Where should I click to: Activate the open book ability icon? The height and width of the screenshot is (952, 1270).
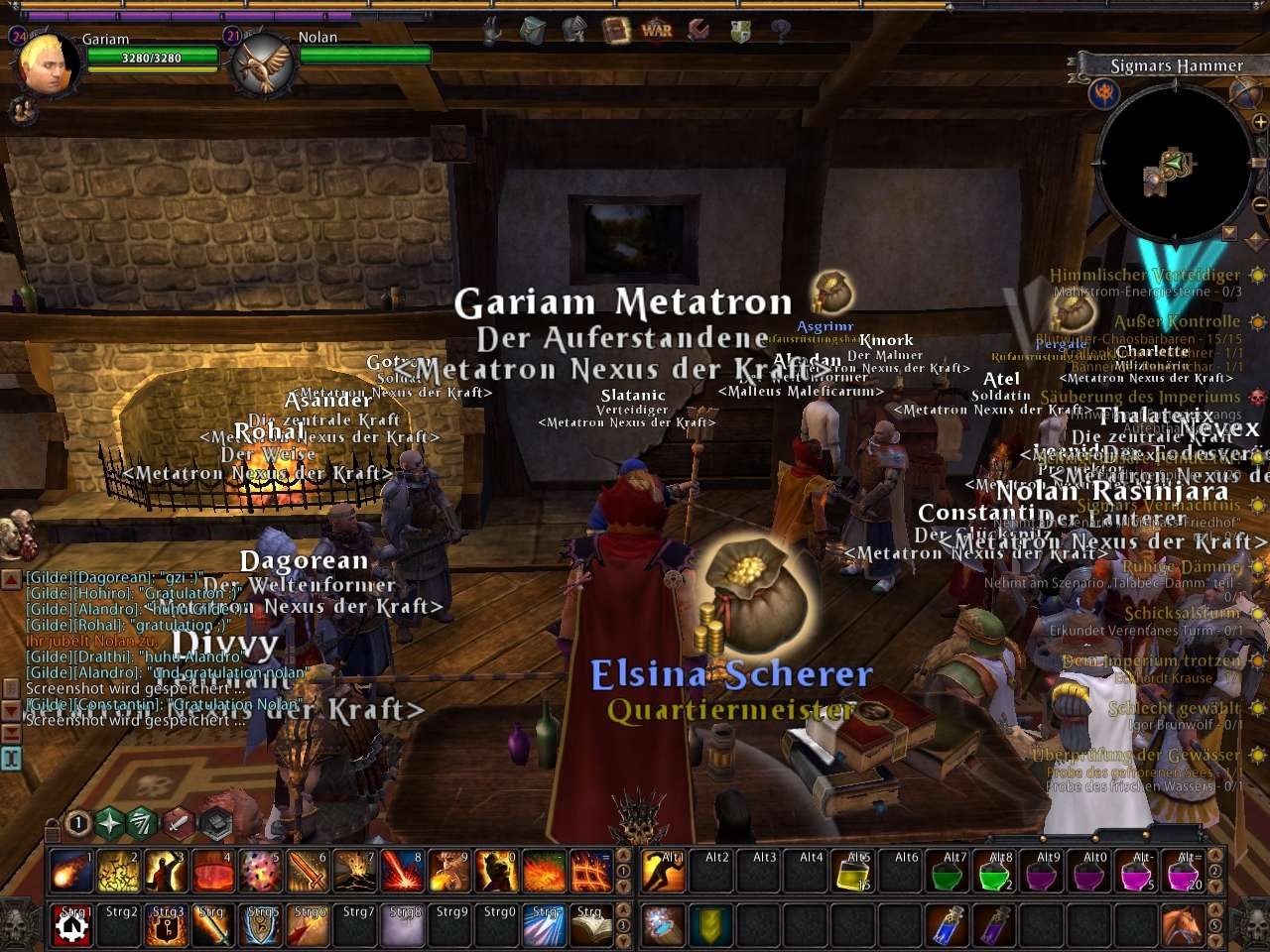(x=592, y=926)
